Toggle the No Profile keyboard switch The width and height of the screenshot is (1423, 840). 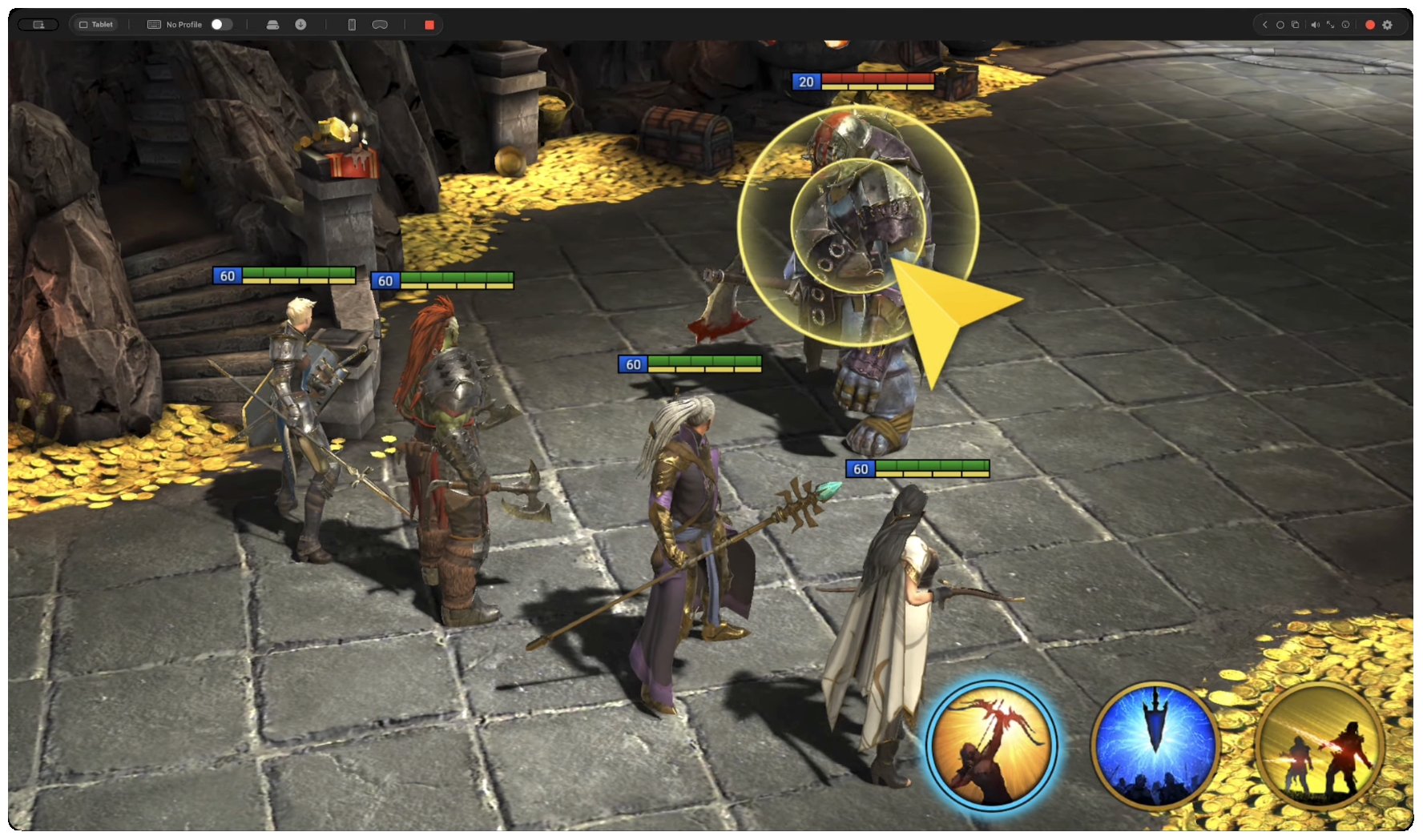tap(221, 25)
